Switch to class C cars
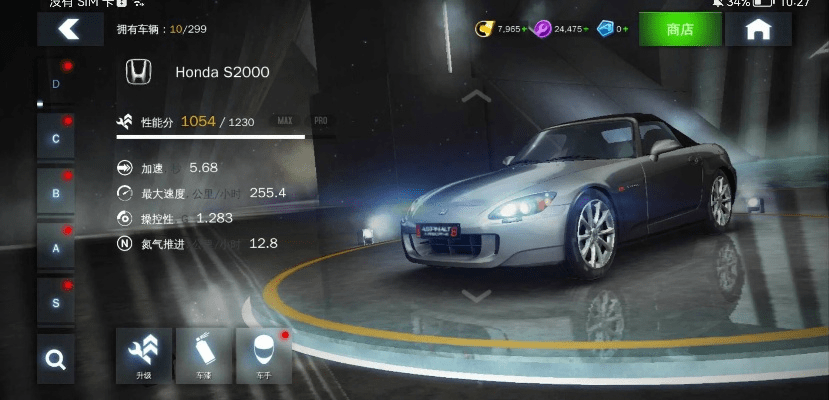This screenshot has height=400, width=829. (x=56, y=138)
